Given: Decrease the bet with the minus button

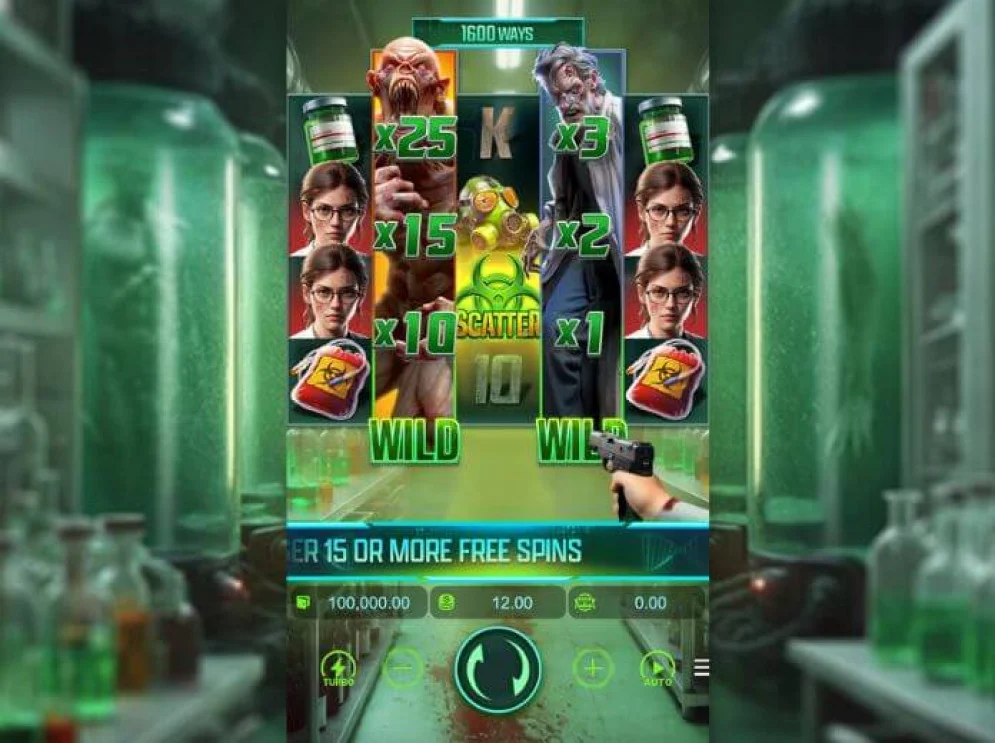Looking at the screenshot, I should click(x=403, y=668).
